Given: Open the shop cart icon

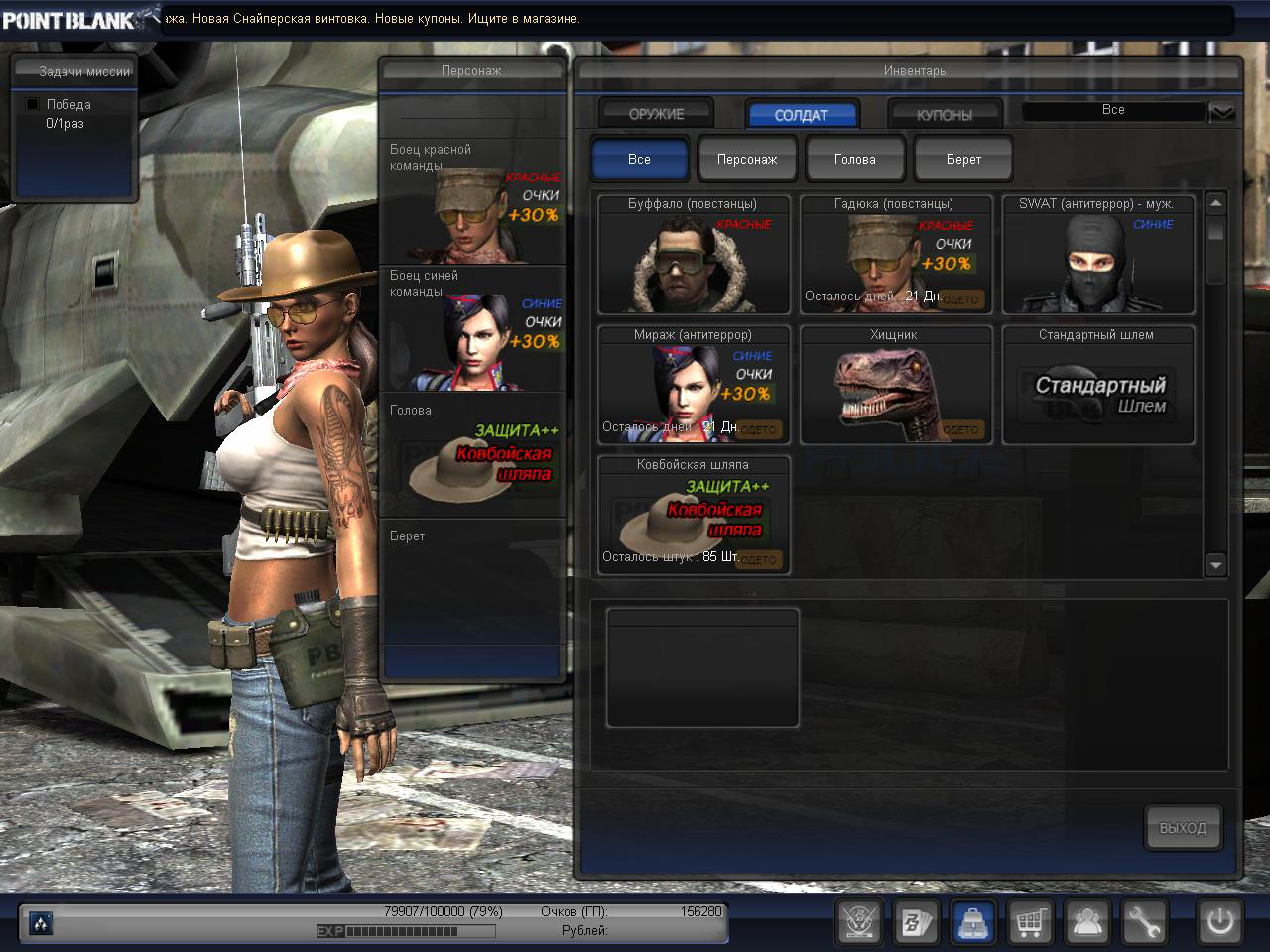Looking at the screenshot, I should 1030,922.
